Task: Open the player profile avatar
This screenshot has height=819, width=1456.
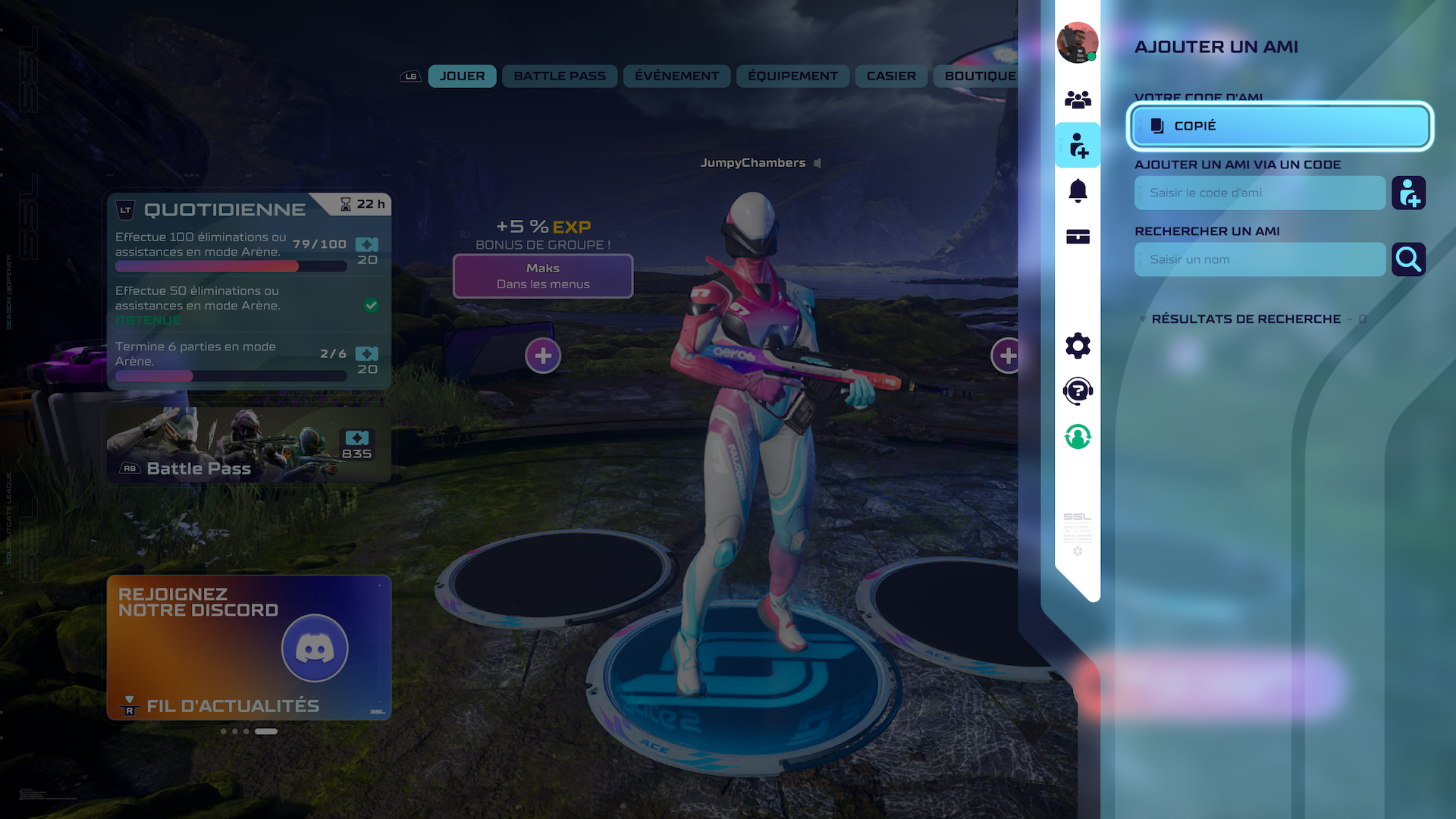Action: click(1078, 42)
